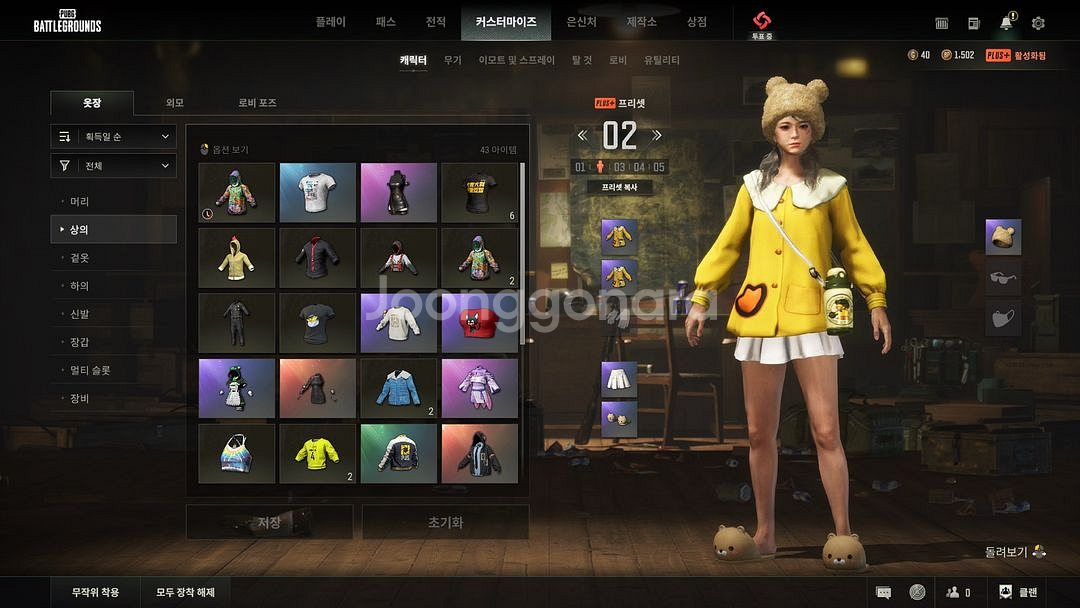Choose the blue denim jacket item
Image resolution: width=1080 pixels, height=608 pixels.
click(x=398, y=388)
